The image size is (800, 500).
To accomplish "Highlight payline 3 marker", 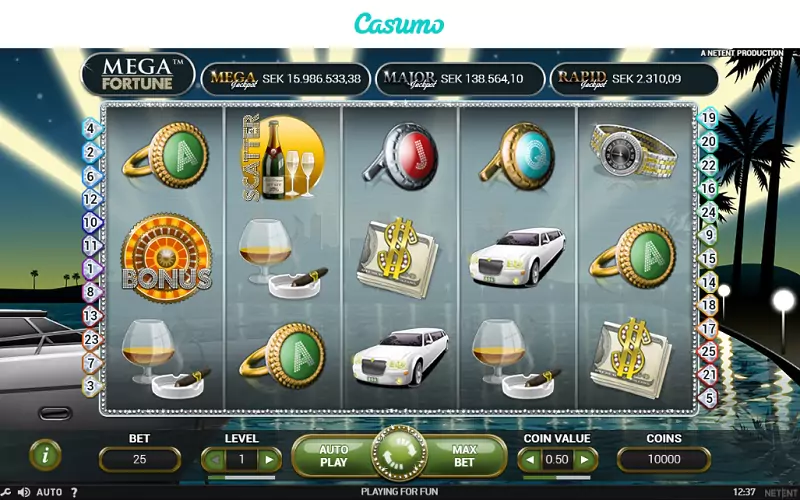I will (90, 385).
